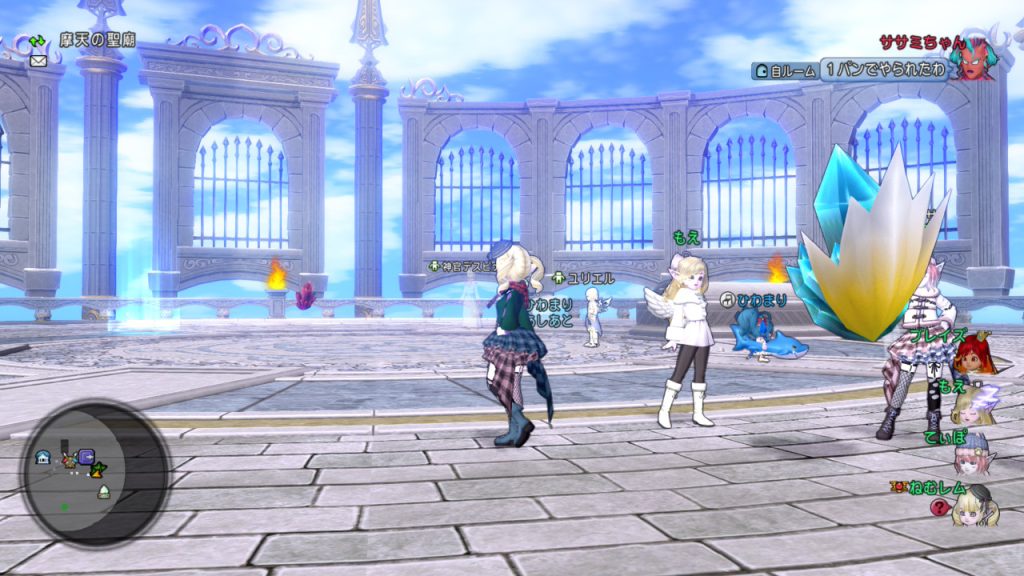Screen dimensions: 1024x576
Task: Open the circular minimap
Action: 97,471
